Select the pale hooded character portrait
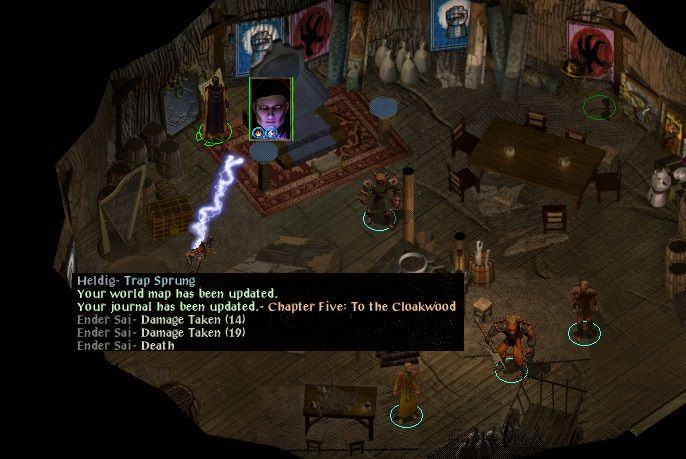This screenshot has width=686, height=459. 270,108
